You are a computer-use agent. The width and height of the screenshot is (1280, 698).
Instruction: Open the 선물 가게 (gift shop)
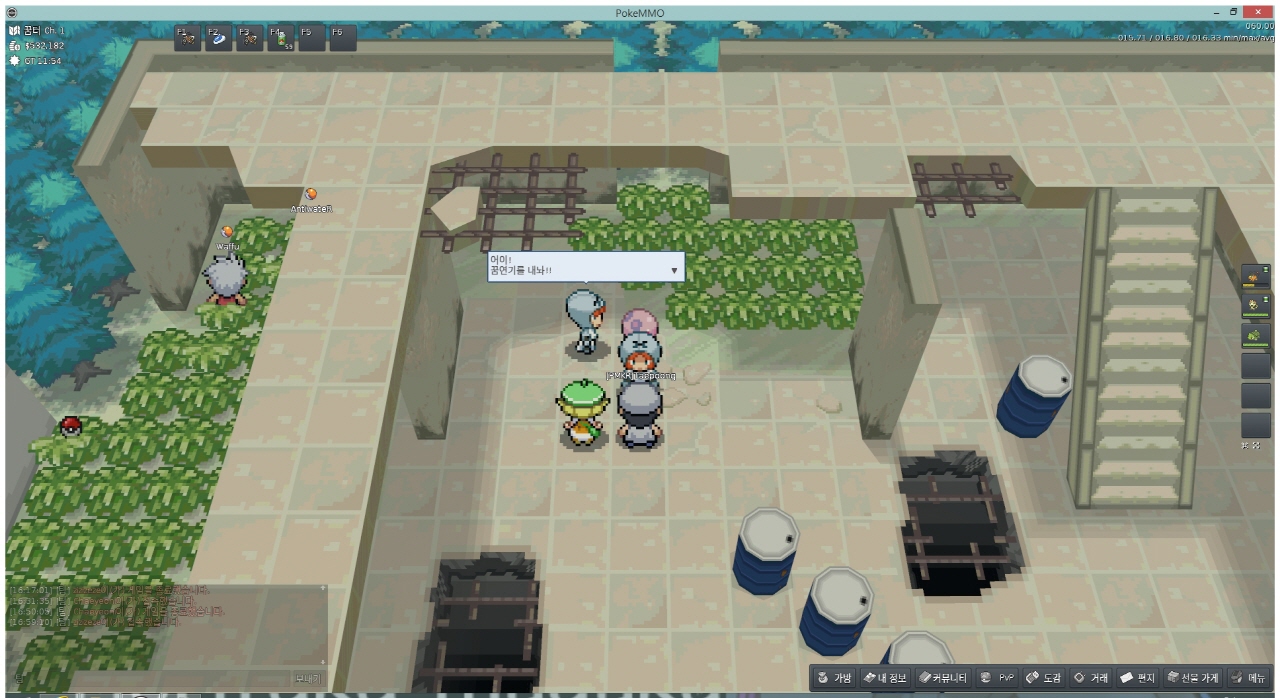point(1192,678)
